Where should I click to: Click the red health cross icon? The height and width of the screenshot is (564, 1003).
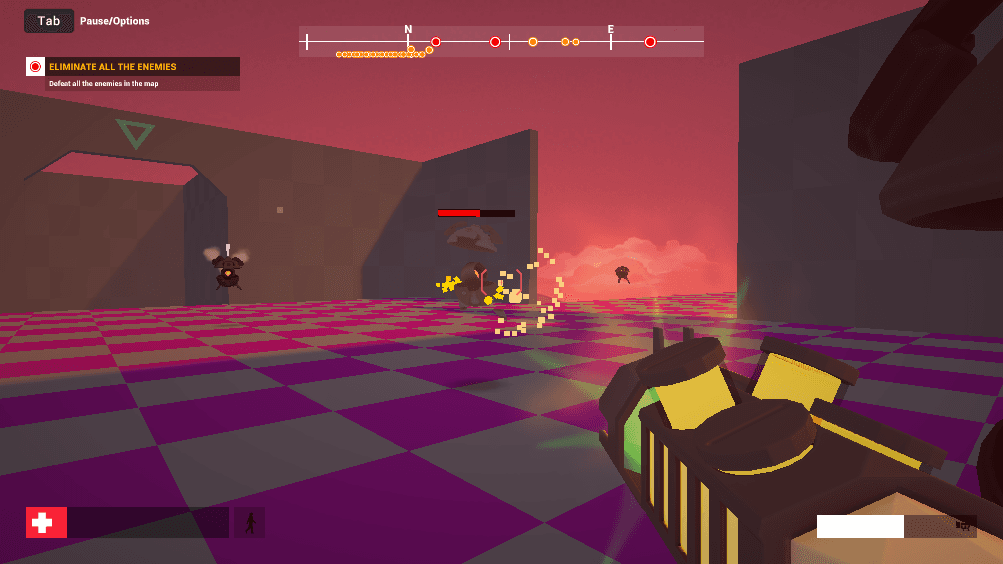[x=46, y=522]
